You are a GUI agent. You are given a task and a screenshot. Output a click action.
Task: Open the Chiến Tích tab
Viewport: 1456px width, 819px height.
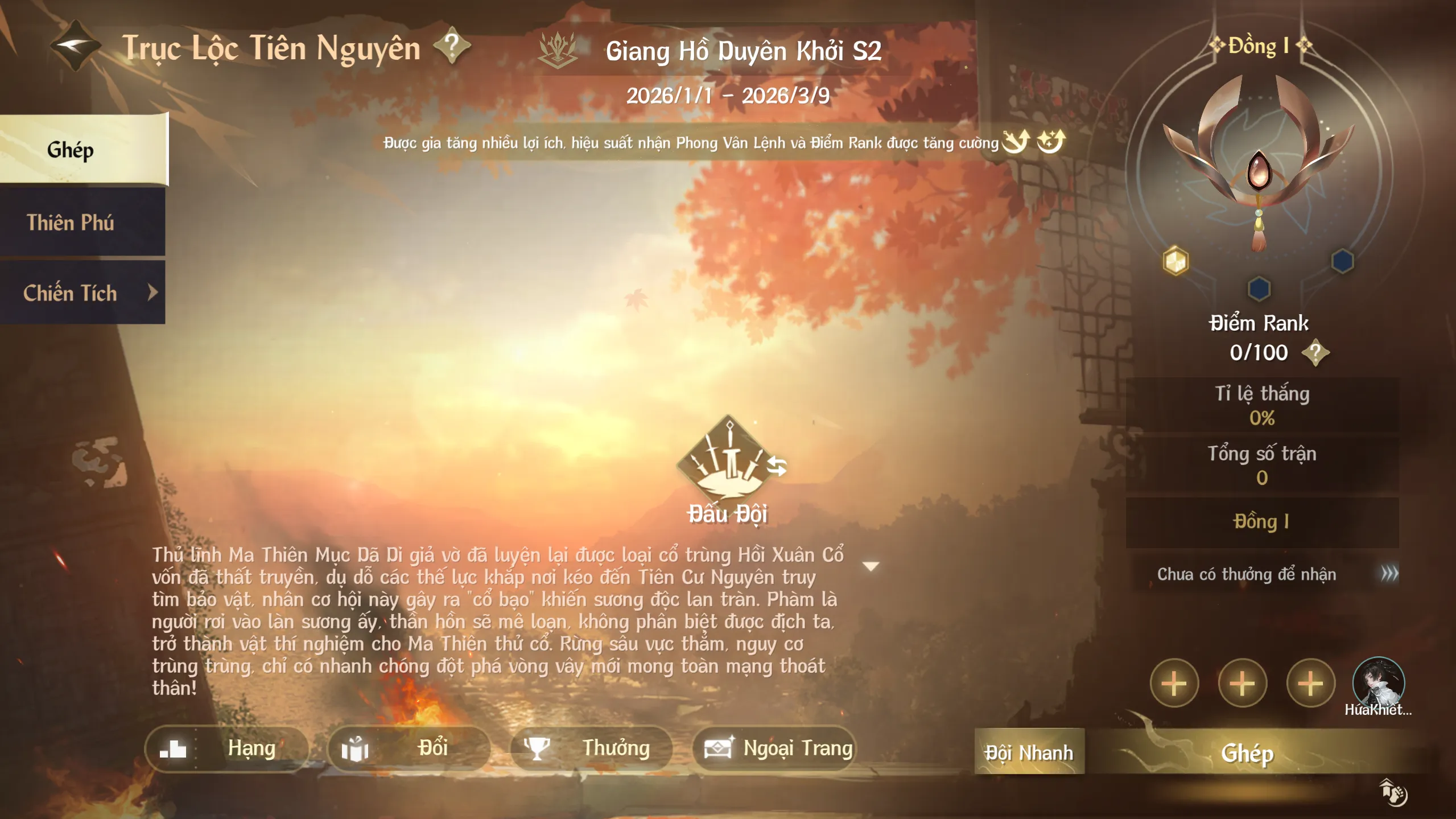click(83, 293)
